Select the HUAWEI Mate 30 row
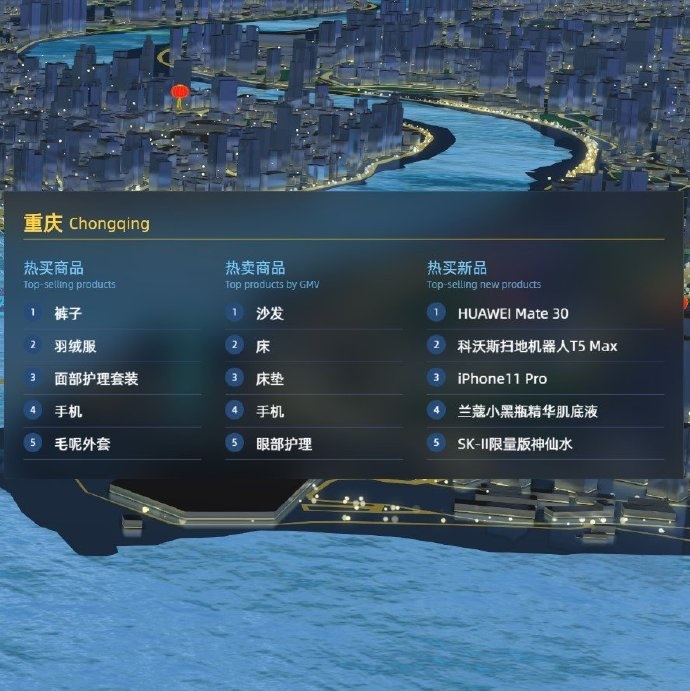This screenshot has height=691, width=690. point(513,313)
